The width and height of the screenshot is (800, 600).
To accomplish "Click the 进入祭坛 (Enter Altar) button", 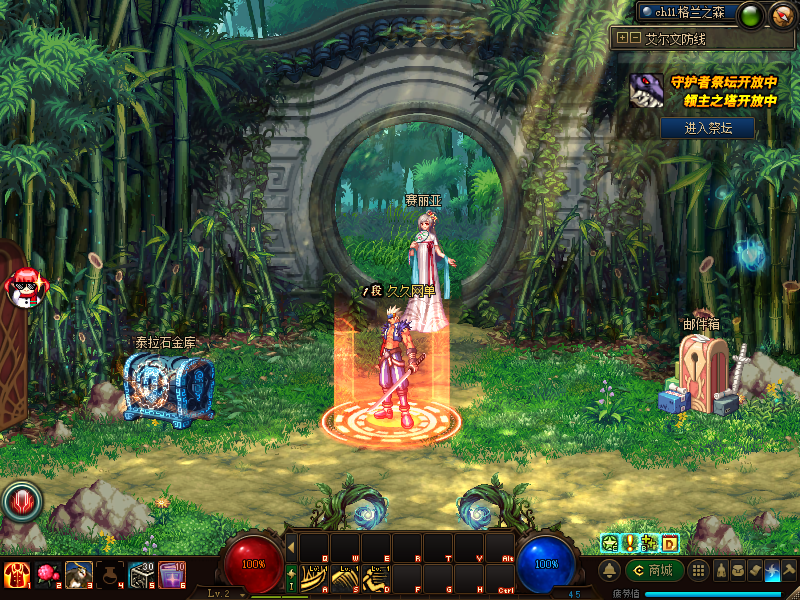I will [x=706, y=128].
